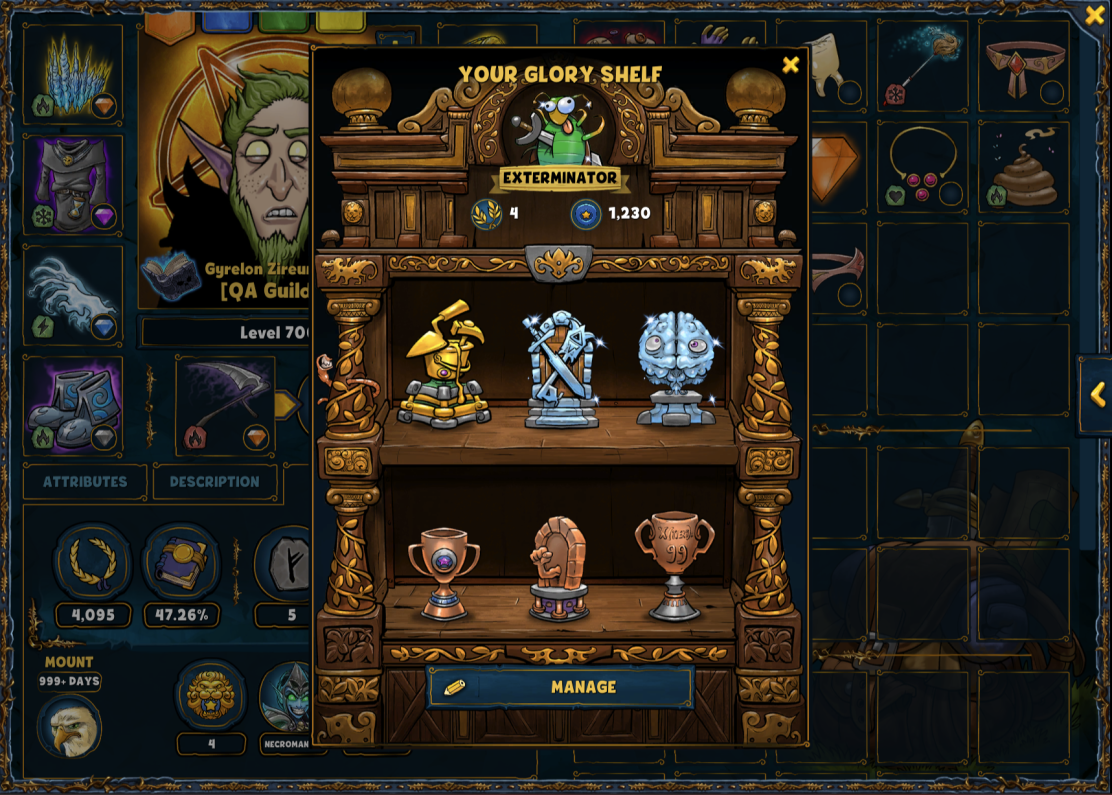Viewport: 1112px width, 795px height.
Task: Open the Description tab
Action: pos(214,482)
